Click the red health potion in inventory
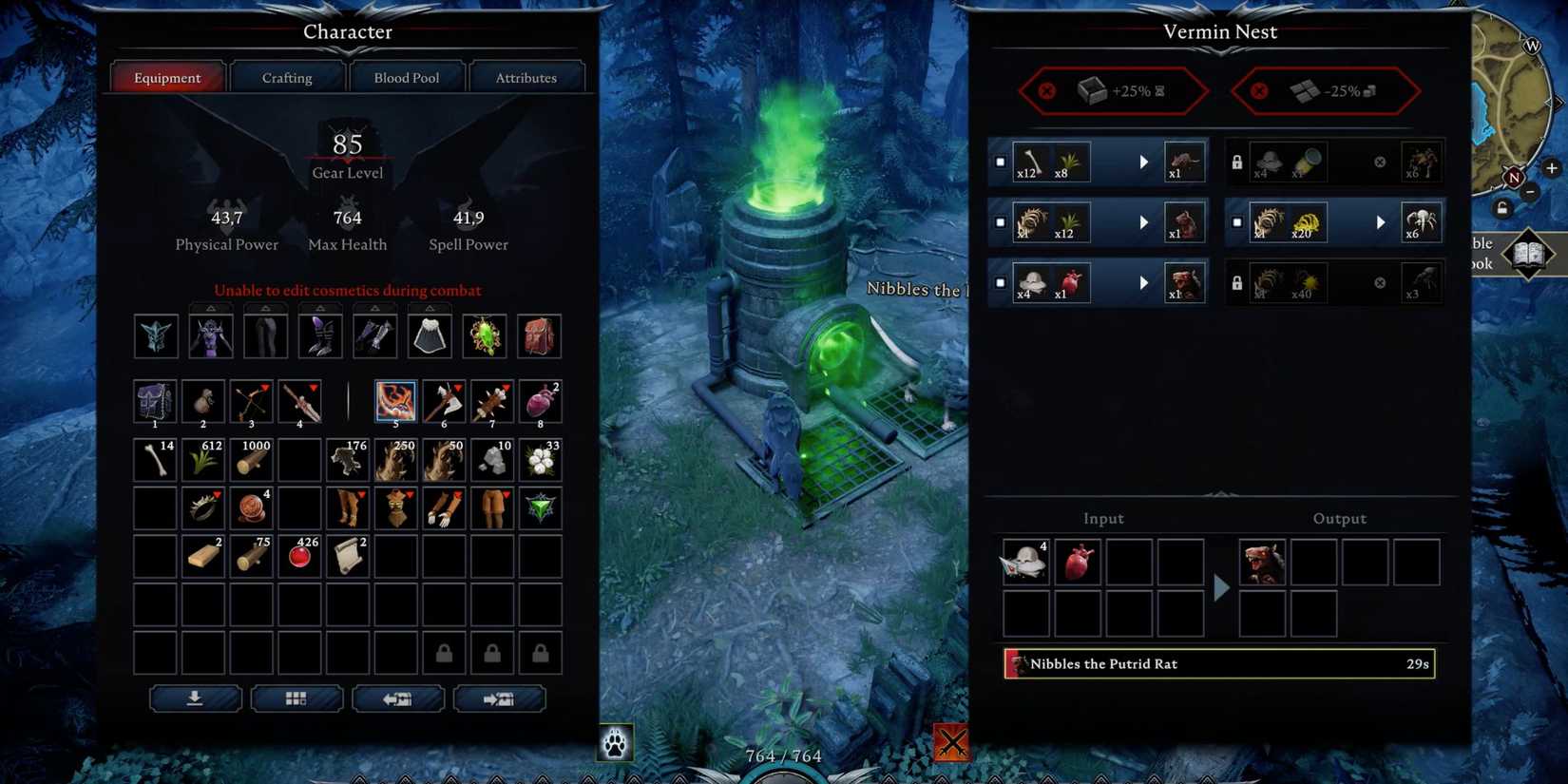Screen dimensions: 1568x784 coord(298,557)
